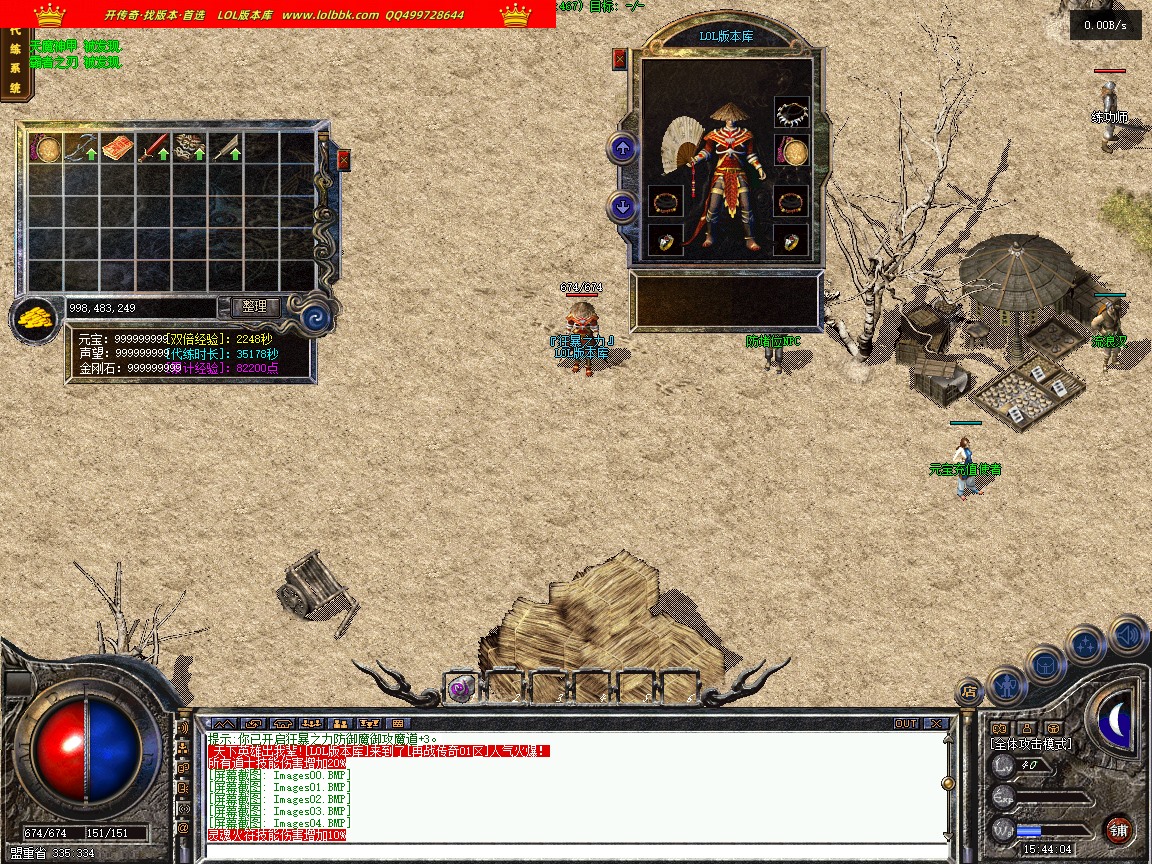Viewport: 1152px width, 864px height.
Task: Click the 整理 sort button in the bag
Action: click(x=254, y=306)
